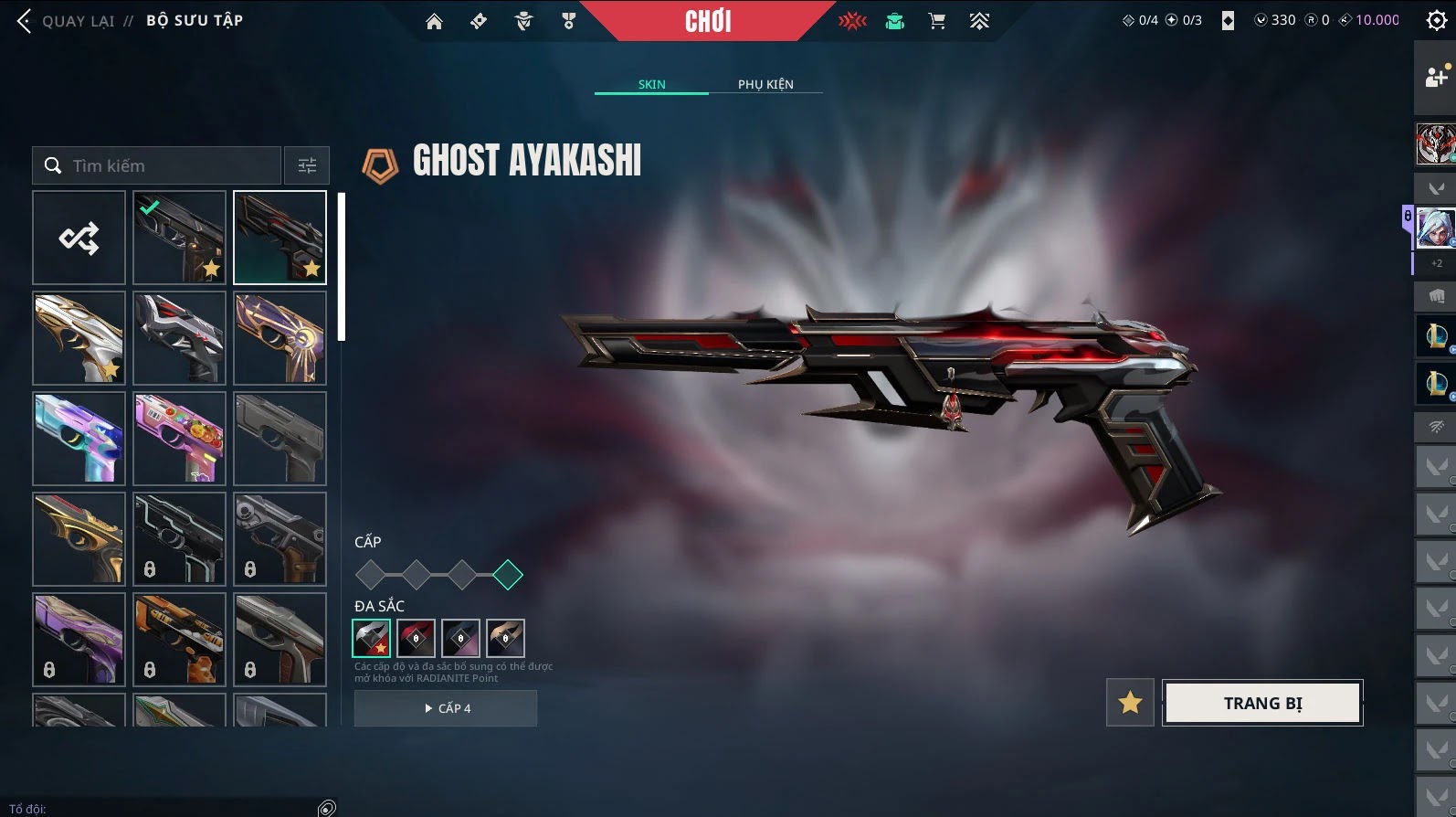Screen dimensions: 1456x817
Task: Open the add friend icon
Action: 1436,78
